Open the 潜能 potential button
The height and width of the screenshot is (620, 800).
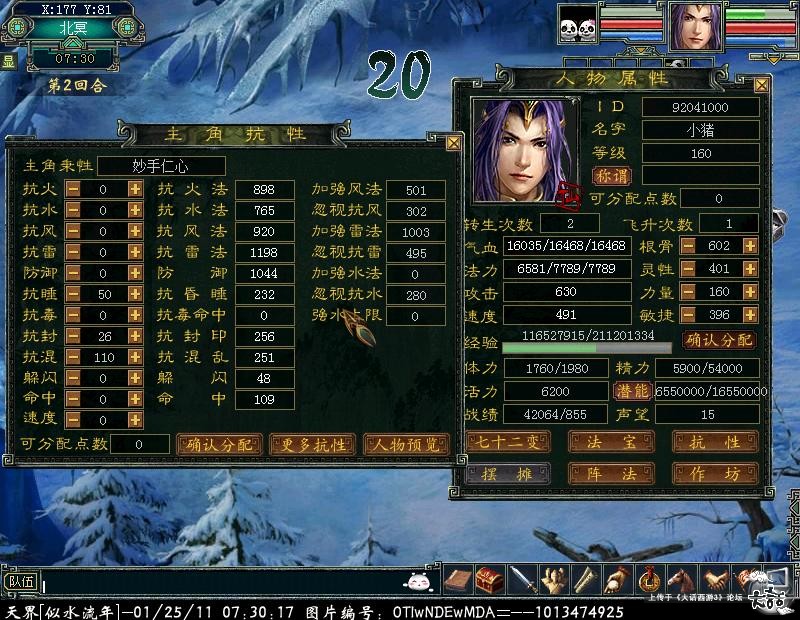pos(631,391)
